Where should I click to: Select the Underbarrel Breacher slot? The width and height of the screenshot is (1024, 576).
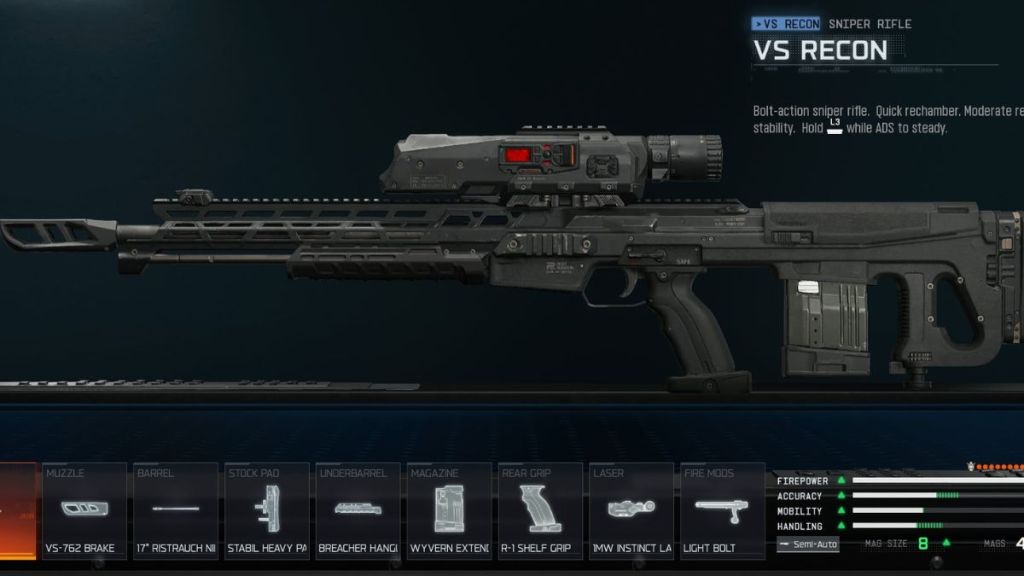[358, 510]
